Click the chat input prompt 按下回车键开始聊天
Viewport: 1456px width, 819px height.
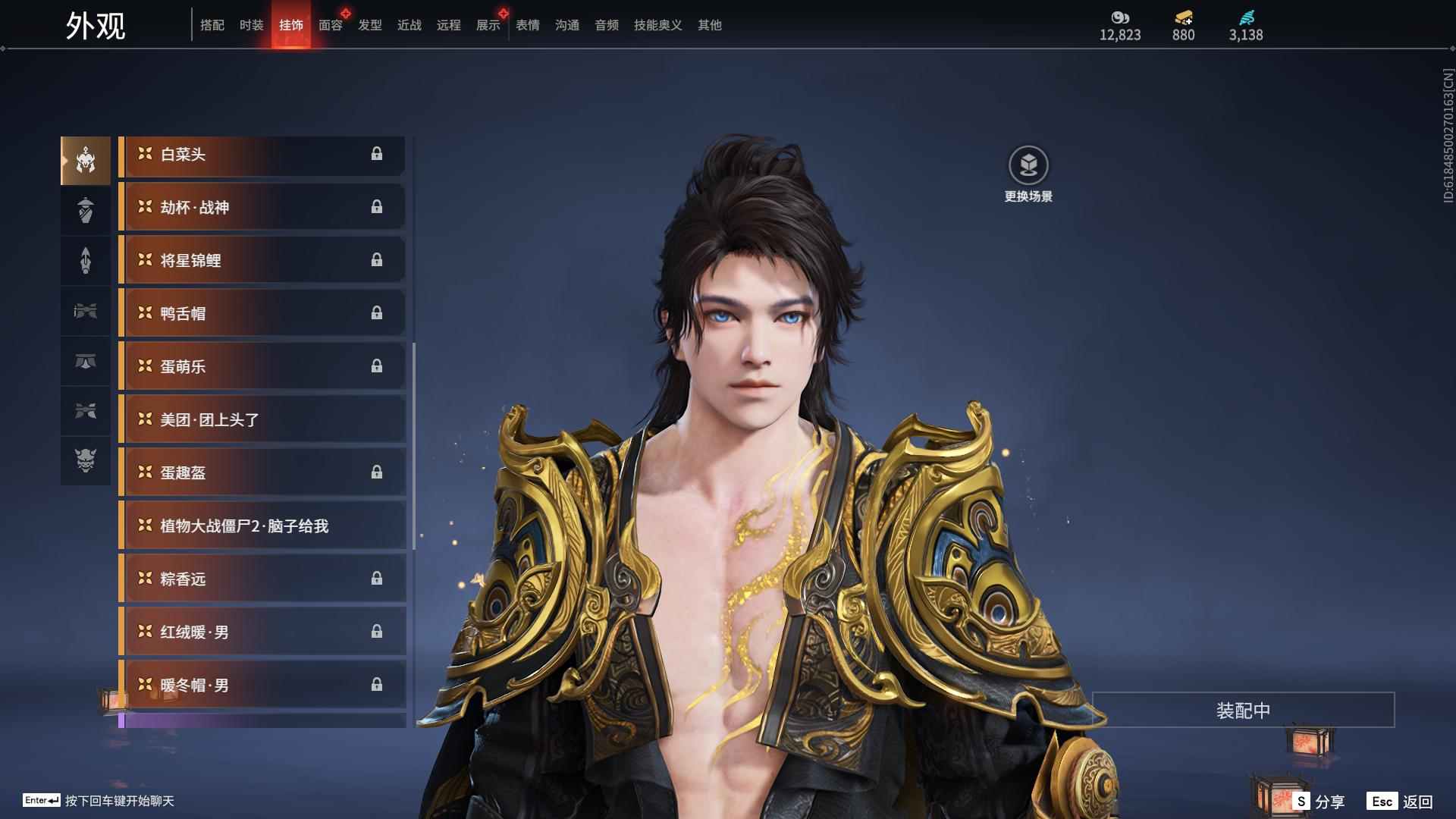pos(119,801)
